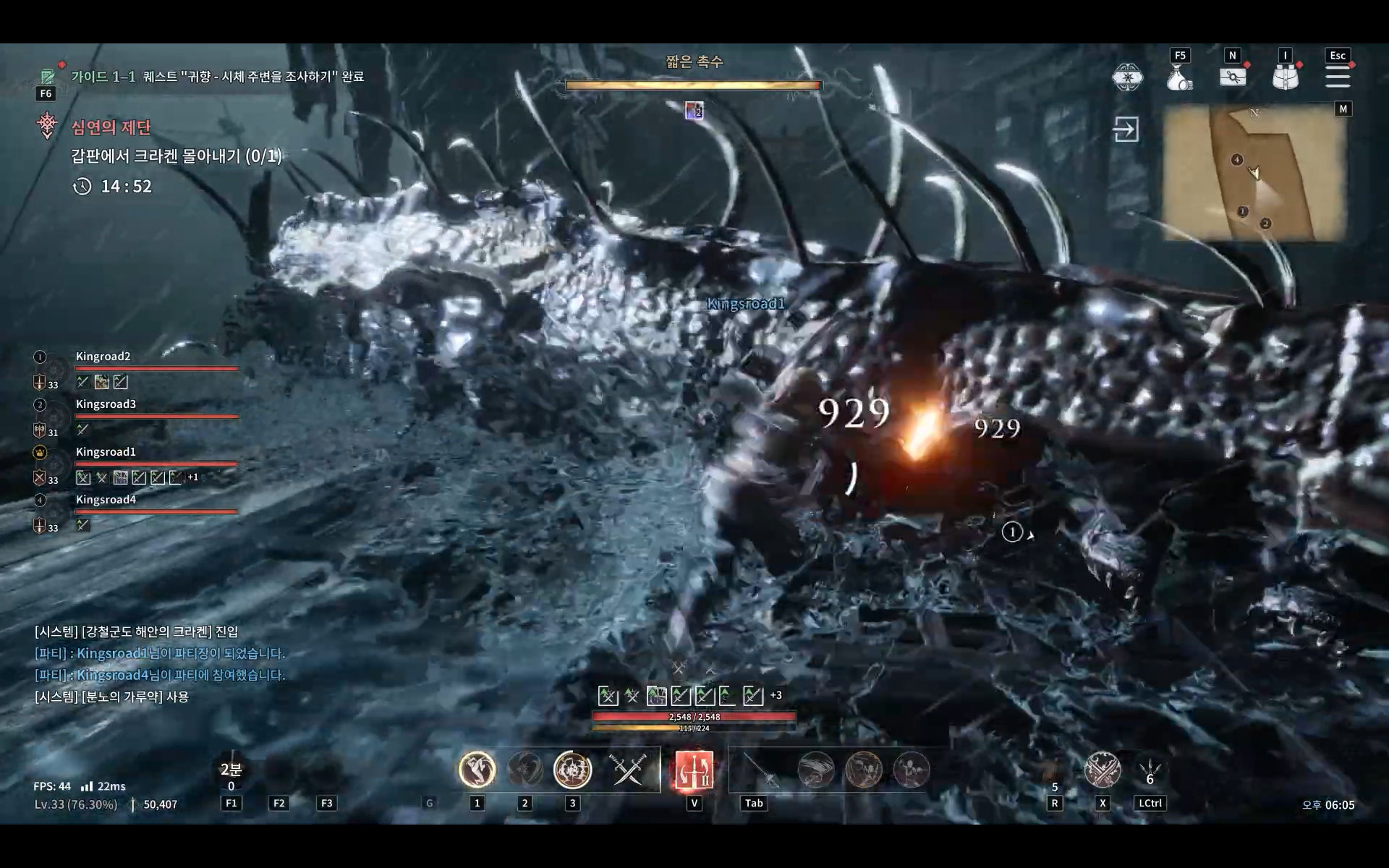The image size is (1389, 868).
Task: Open the sealed letter mail icon
Action: click(1233, 77)
